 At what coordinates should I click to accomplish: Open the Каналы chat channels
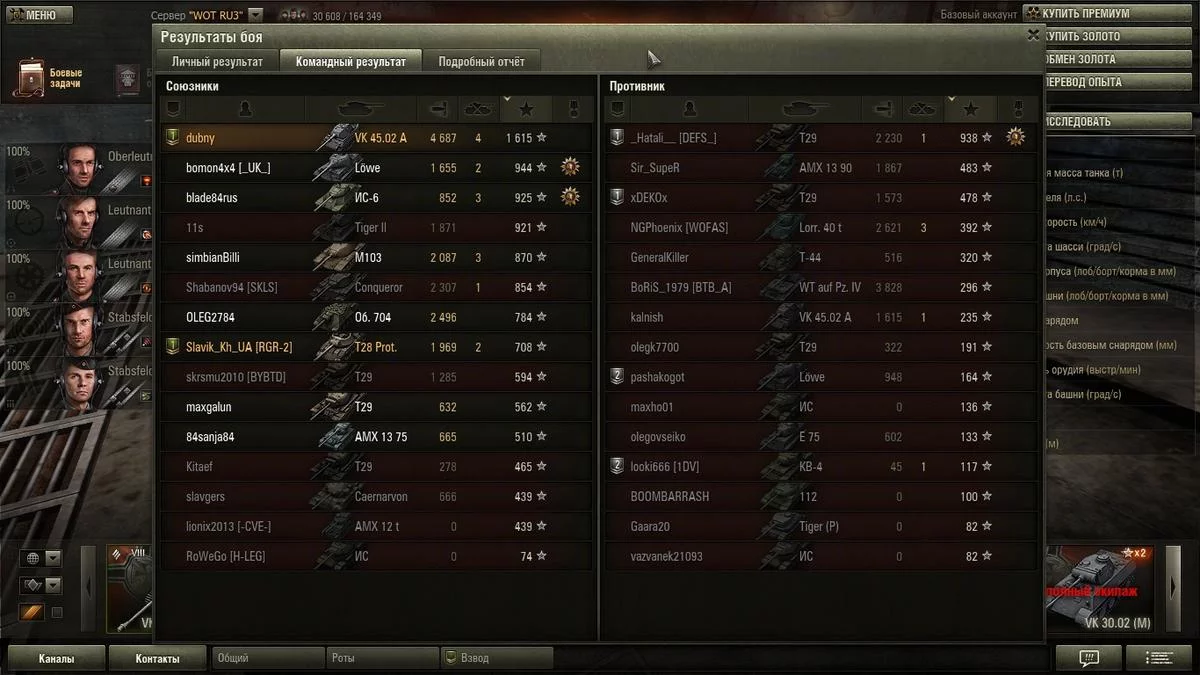[x=57, y=659]
